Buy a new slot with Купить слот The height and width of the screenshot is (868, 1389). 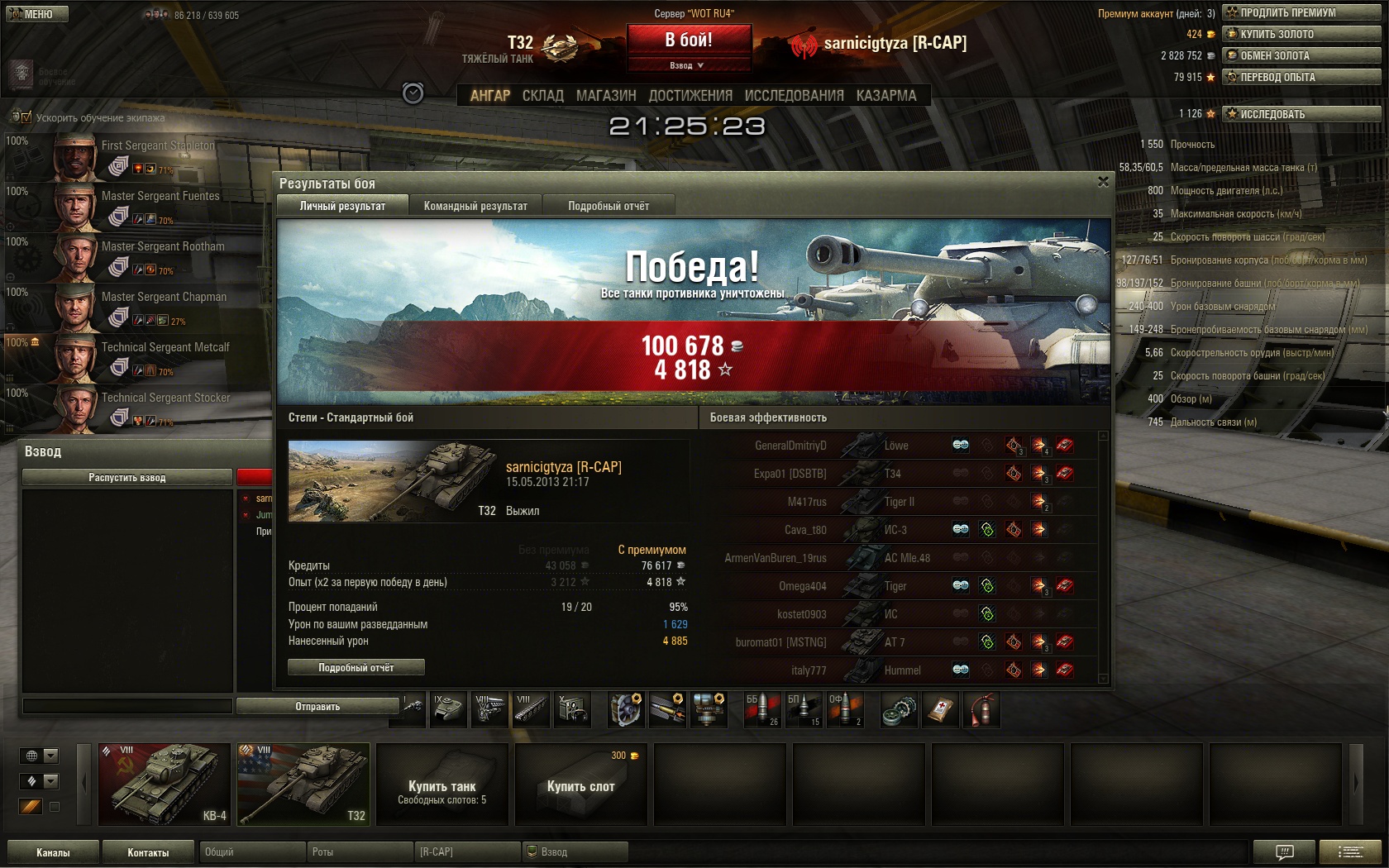pyautogui.click(x=580, y=784)
